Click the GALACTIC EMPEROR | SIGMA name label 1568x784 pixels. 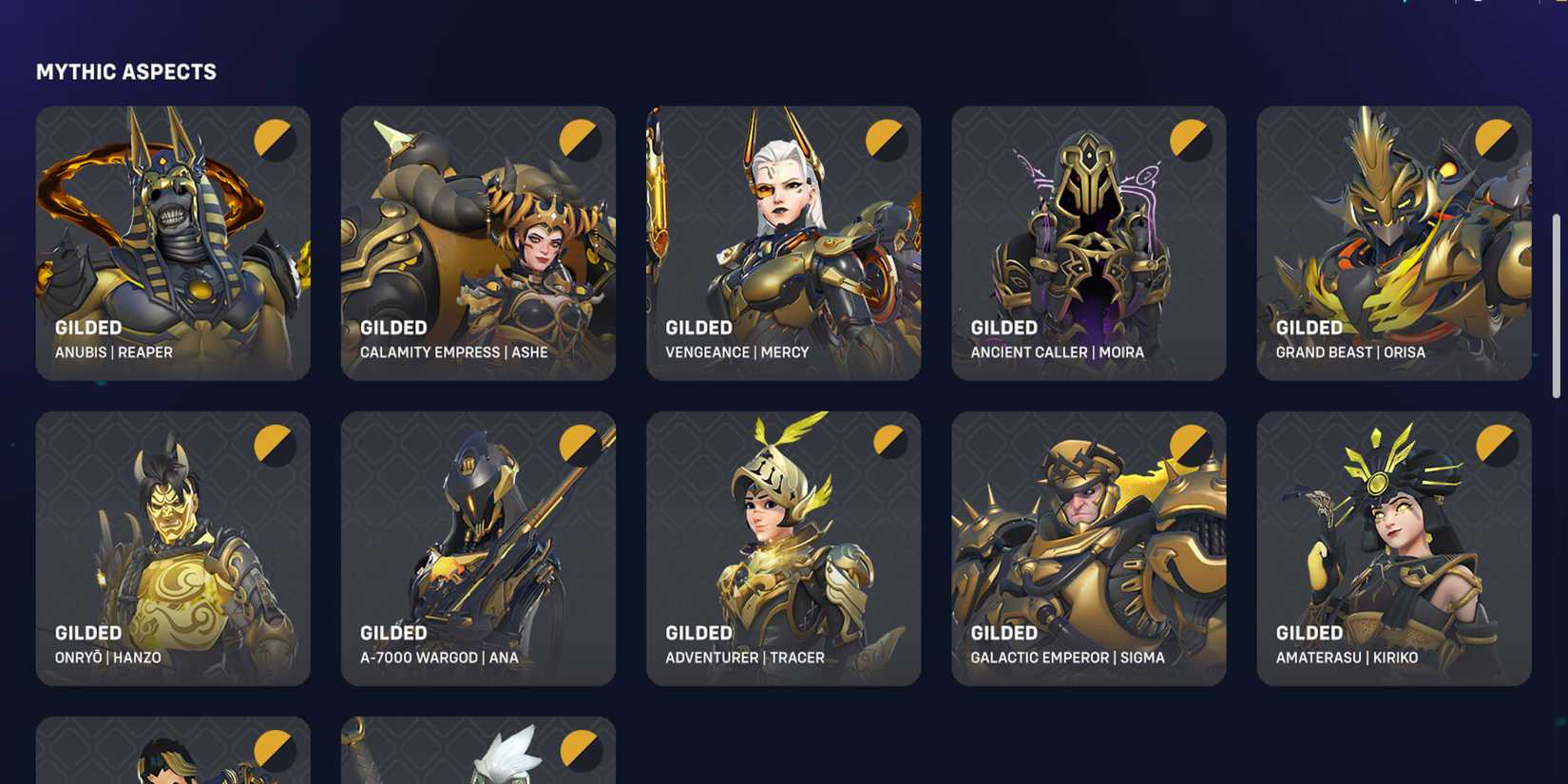coord(1068,657)
